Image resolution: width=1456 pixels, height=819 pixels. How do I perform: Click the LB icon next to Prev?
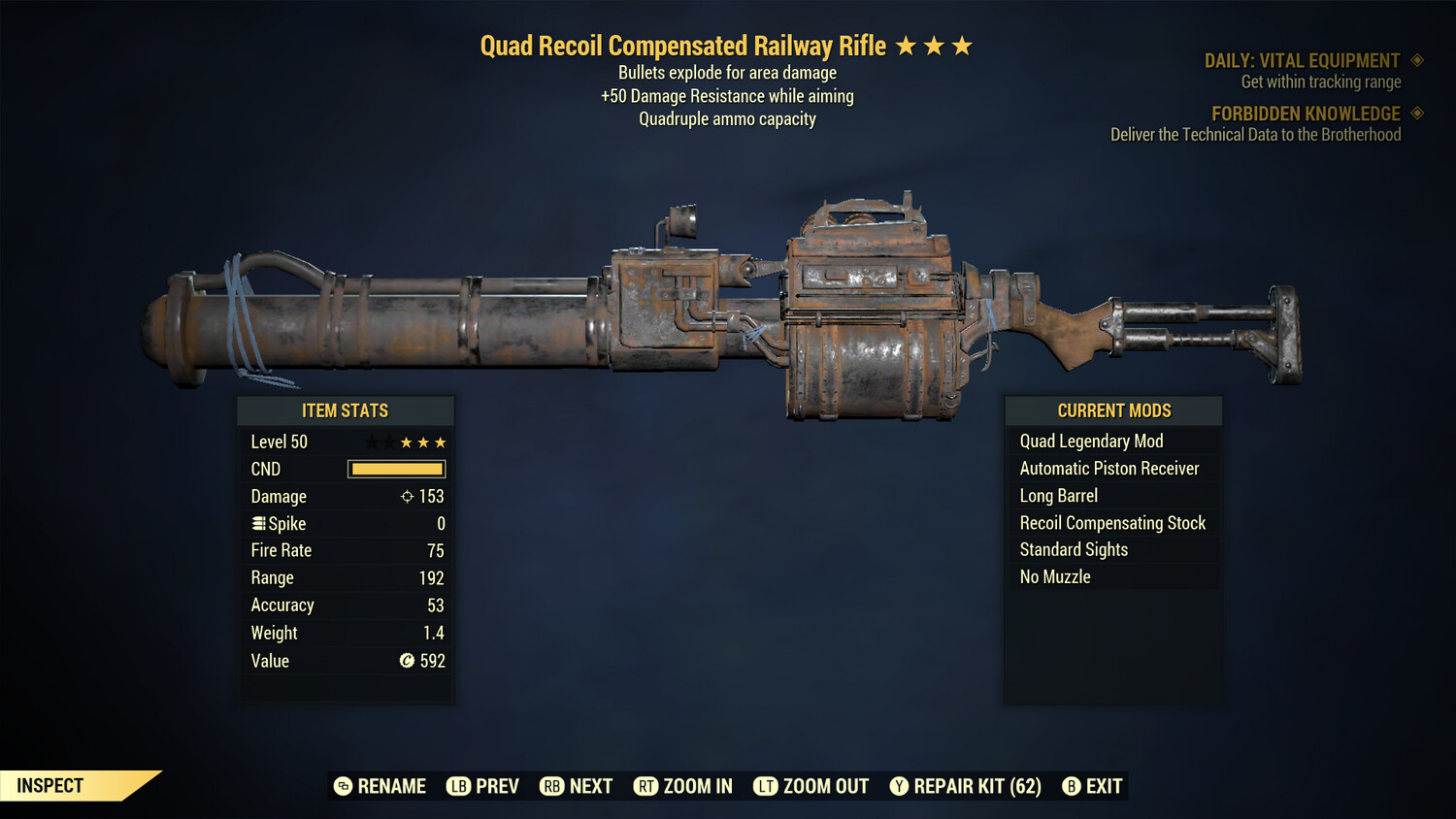pyautogui.click(x=457, y=786)
